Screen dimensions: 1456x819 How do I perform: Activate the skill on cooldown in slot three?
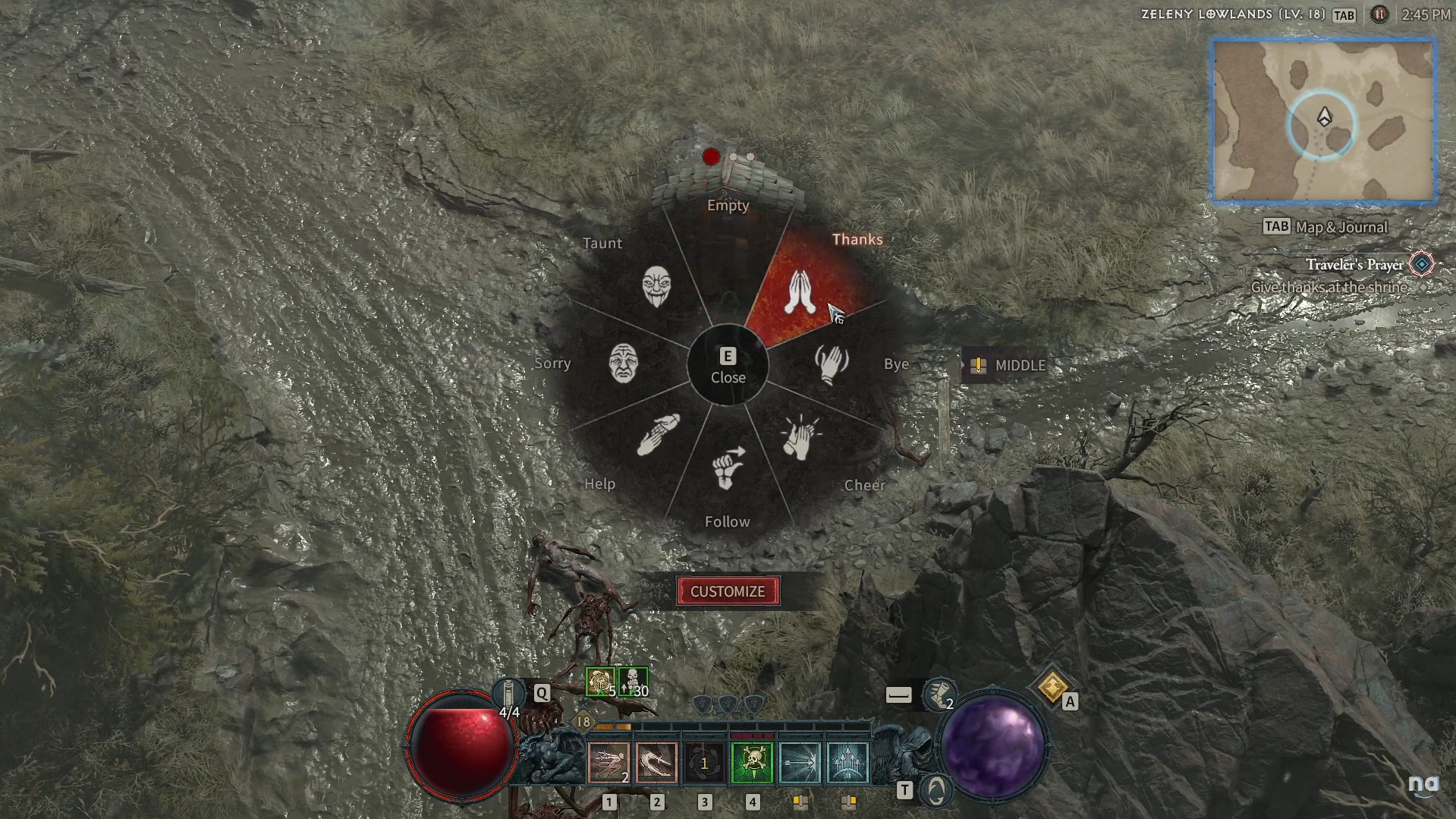click(x=704, y=762)
